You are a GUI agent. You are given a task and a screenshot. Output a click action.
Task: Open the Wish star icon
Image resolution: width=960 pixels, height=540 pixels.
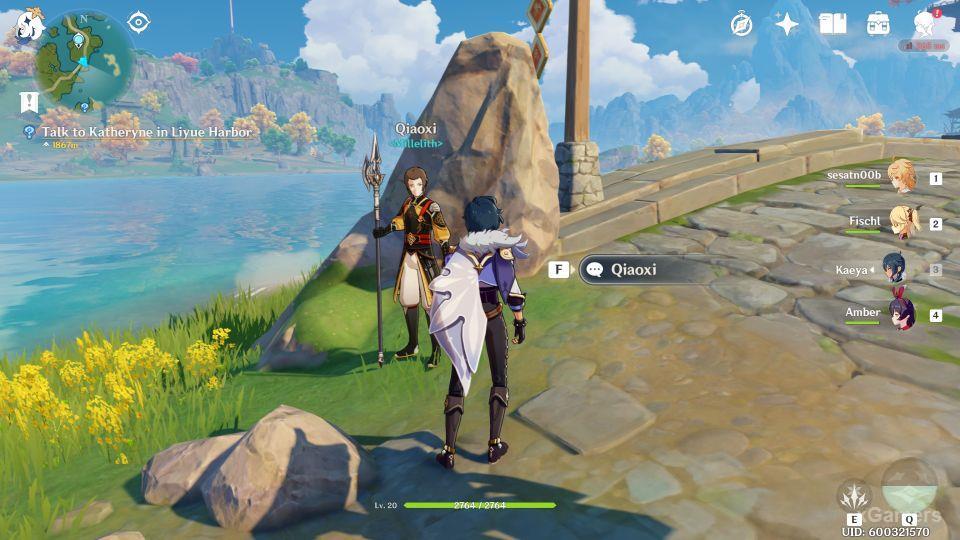coord(787,24)
